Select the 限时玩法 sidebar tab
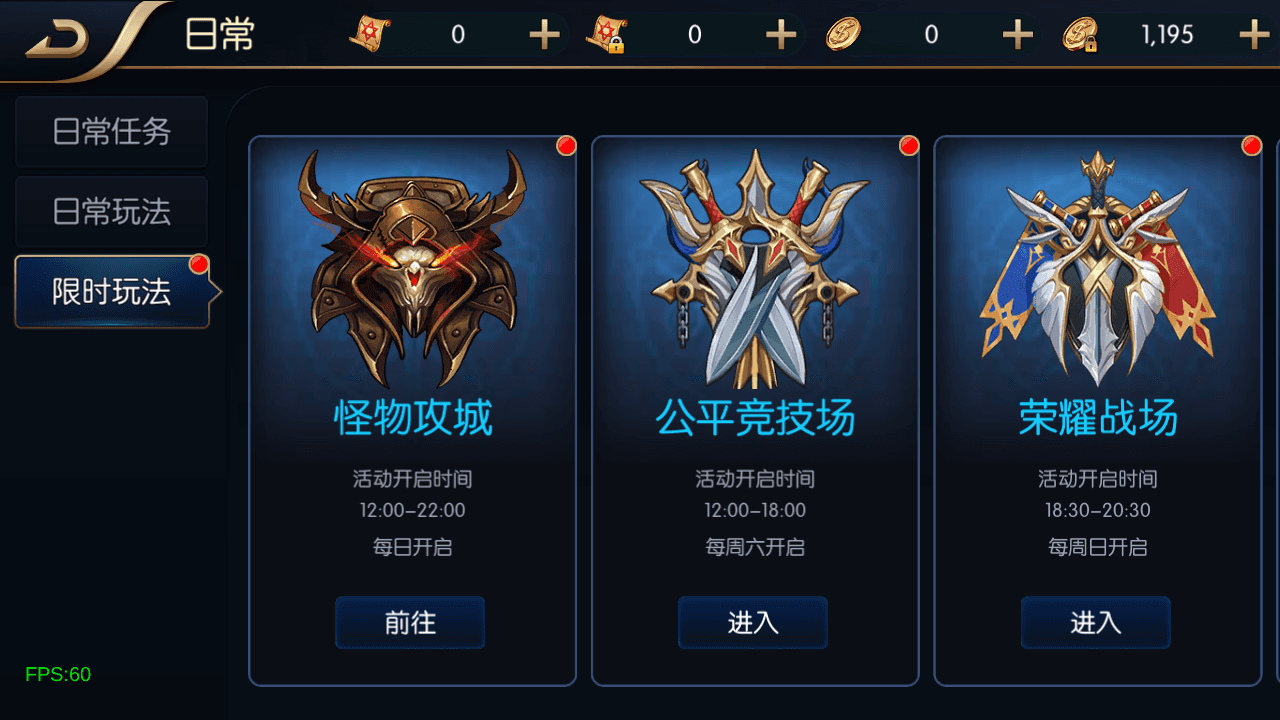 (x=111, y=292)
